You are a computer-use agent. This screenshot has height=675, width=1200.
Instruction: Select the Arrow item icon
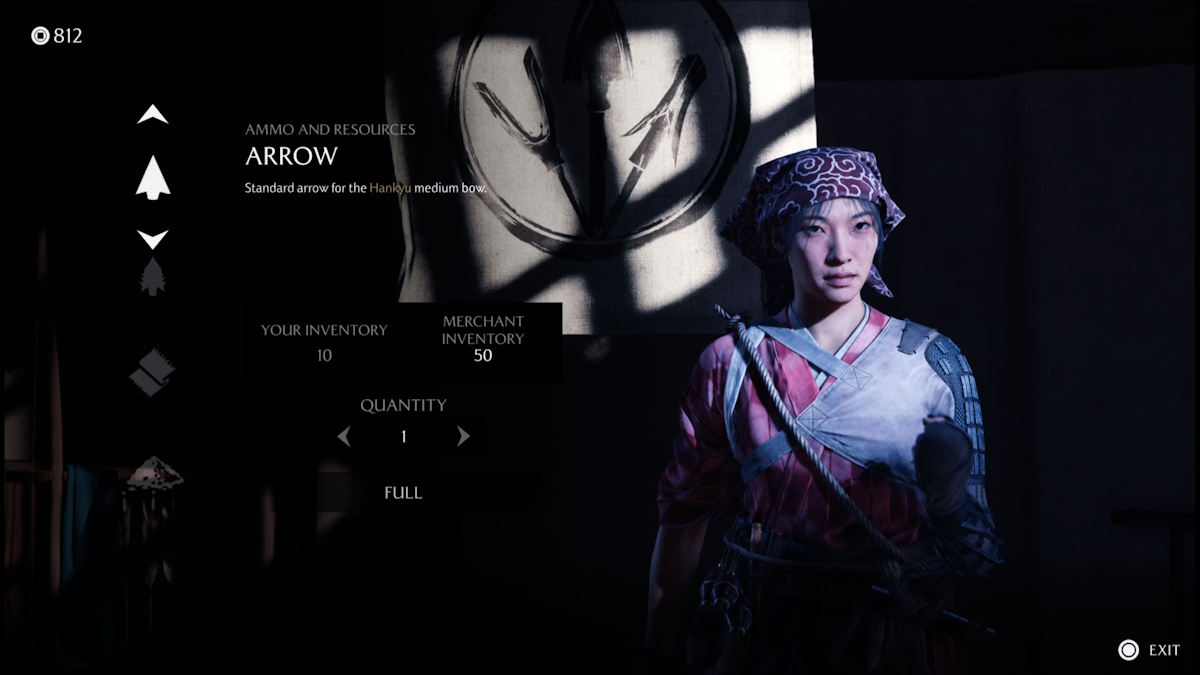click(153, 178)
